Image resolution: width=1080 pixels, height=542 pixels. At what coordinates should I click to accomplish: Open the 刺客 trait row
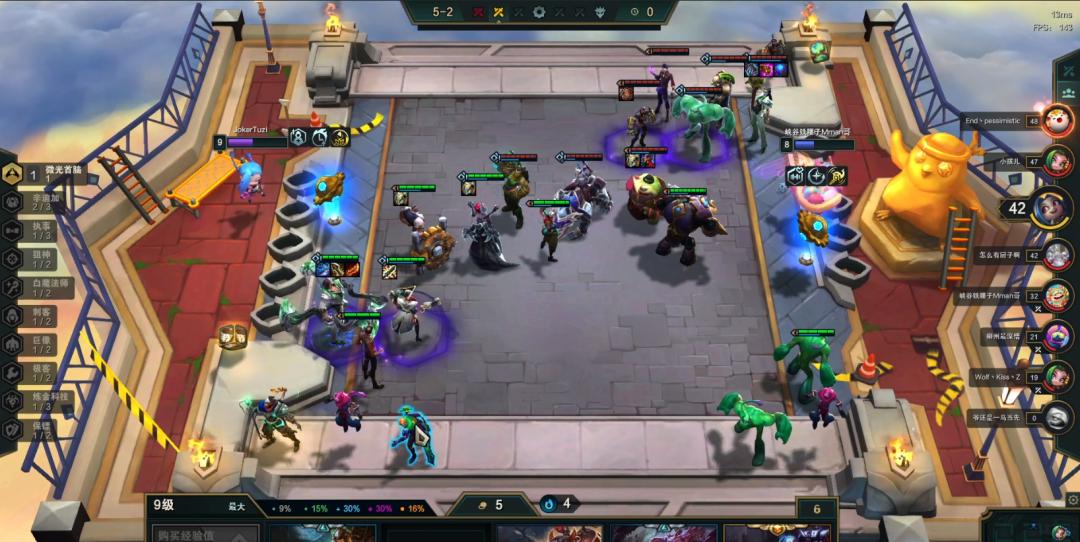coord(44,315)
